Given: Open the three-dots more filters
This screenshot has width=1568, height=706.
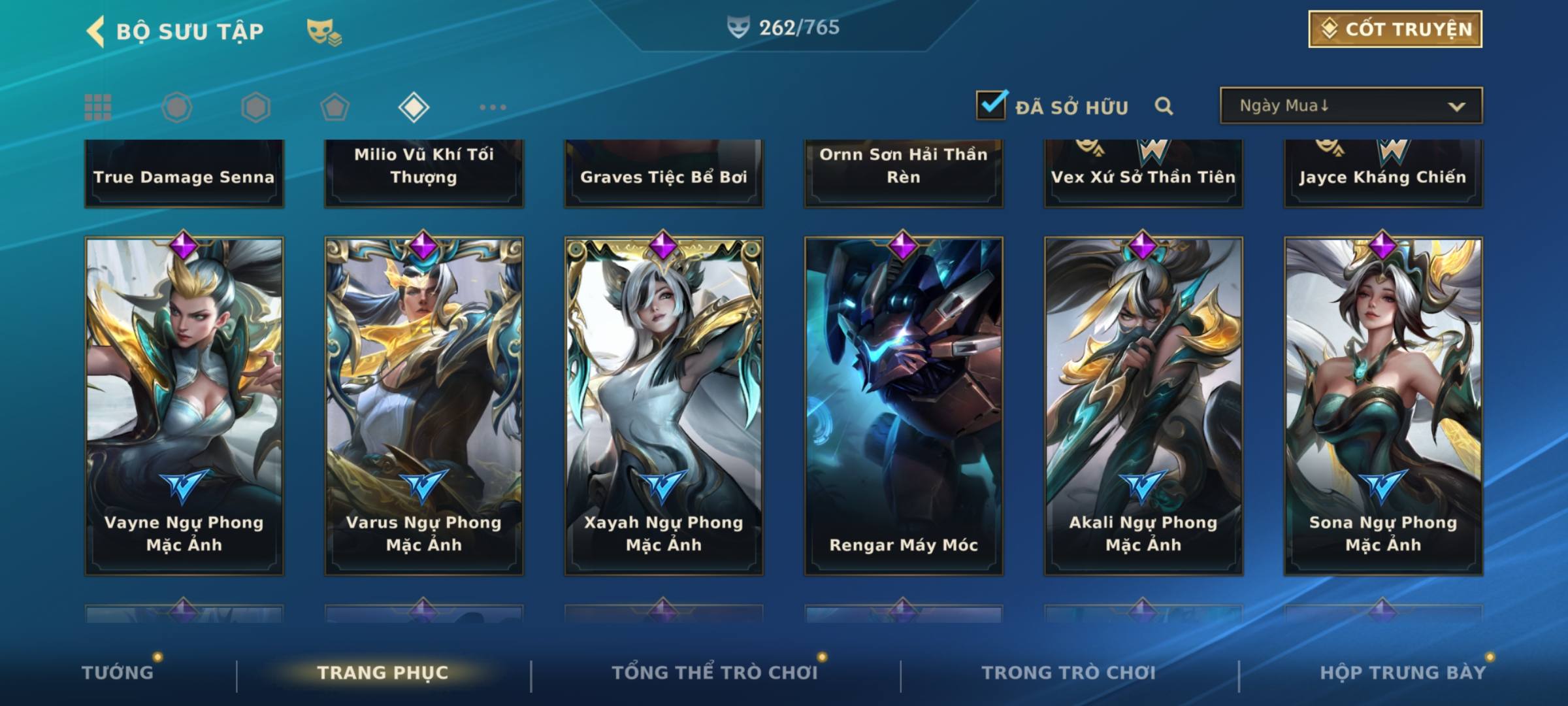Looking at the screenshot, I should tap(493, 107).
